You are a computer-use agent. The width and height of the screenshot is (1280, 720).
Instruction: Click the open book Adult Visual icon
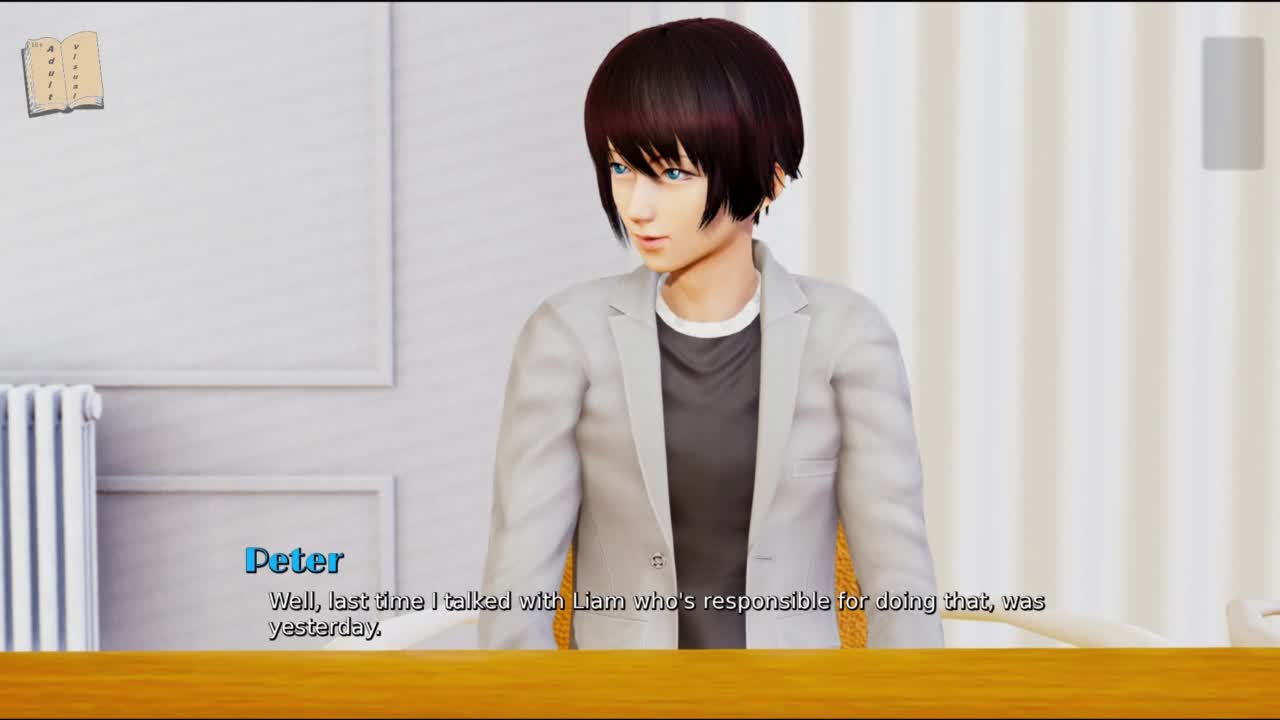63,73
